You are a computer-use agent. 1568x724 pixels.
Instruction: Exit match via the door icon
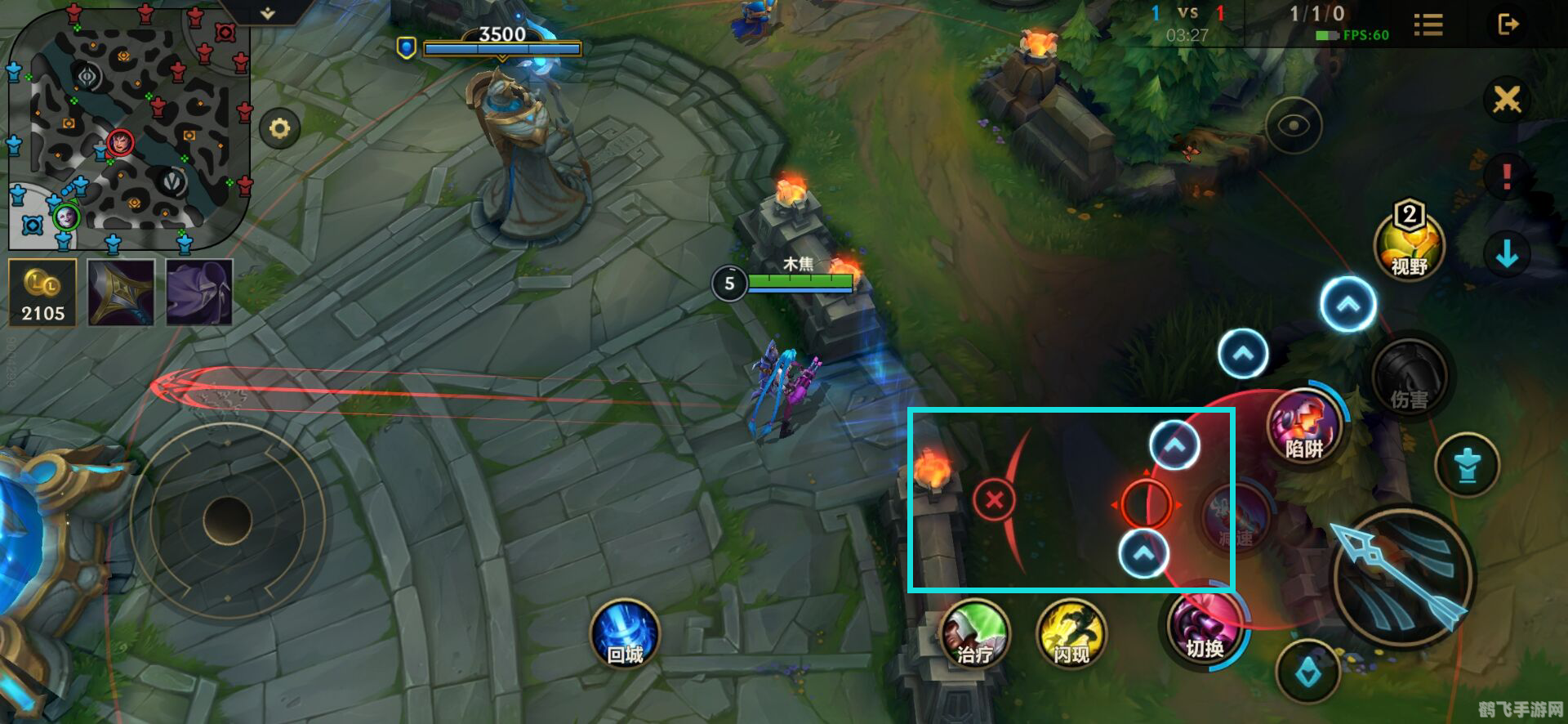click(x=1508, y=25)
